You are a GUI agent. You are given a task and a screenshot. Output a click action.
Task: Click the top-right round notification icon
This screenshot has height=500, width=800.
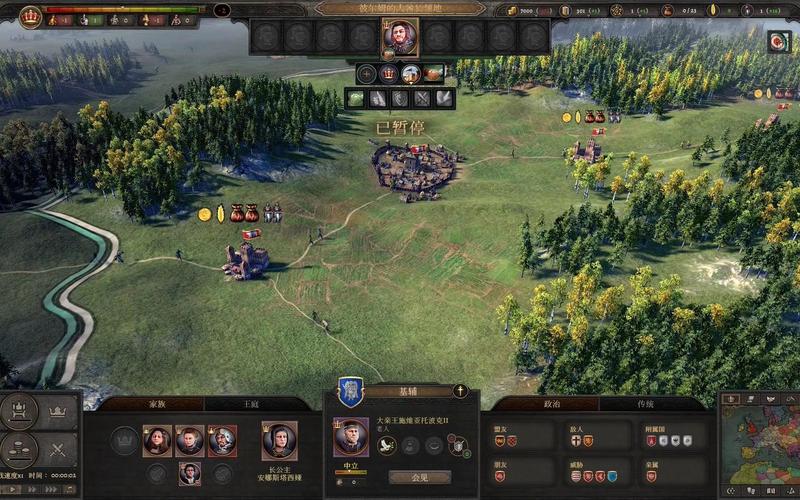coord(778,41)
